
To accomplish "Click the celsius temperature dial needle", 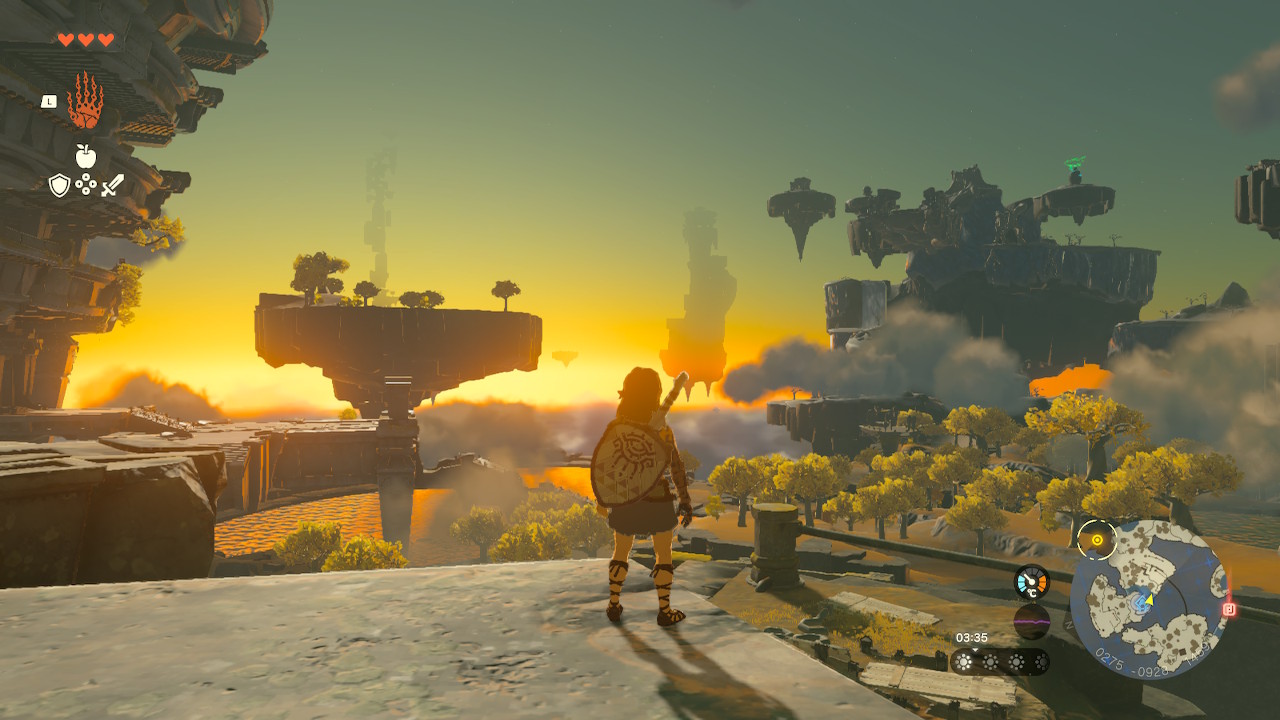I will tap(1028, 580).
